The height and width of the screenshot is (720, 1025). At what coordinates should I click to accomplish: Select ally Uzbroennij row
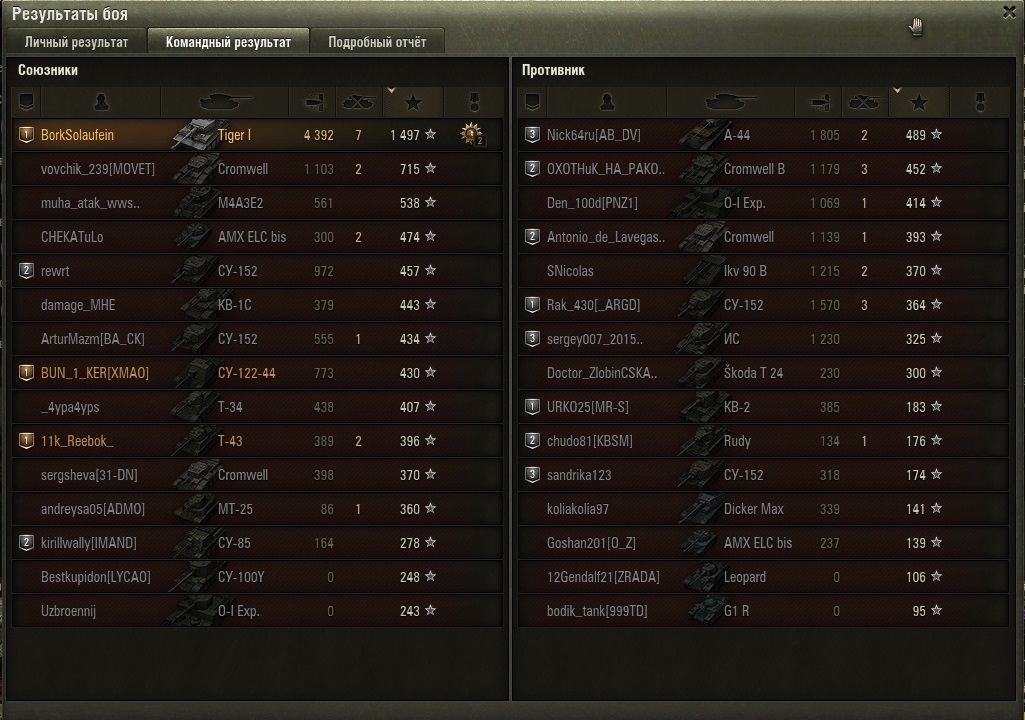pos(257,611)
